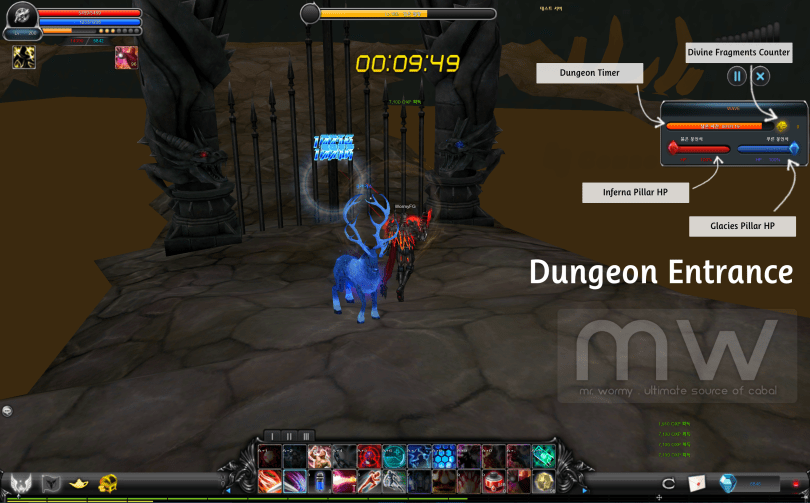Click the golden magic lamp icon
Screen dimensions: 810x503
coord(78,484)
